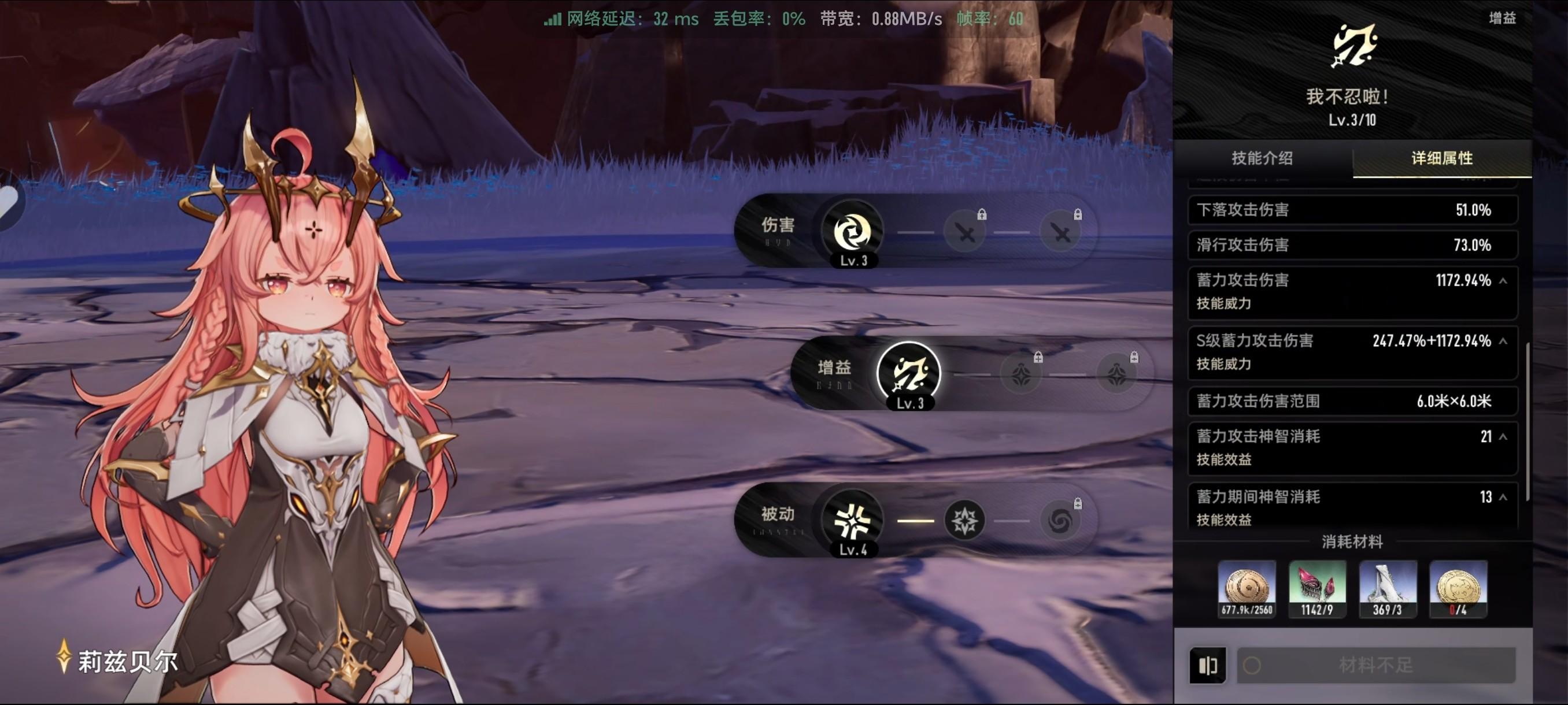
Task: Collapse the S级蓄力攻击伤害 detail row
Action: [x=1503, y=342]
